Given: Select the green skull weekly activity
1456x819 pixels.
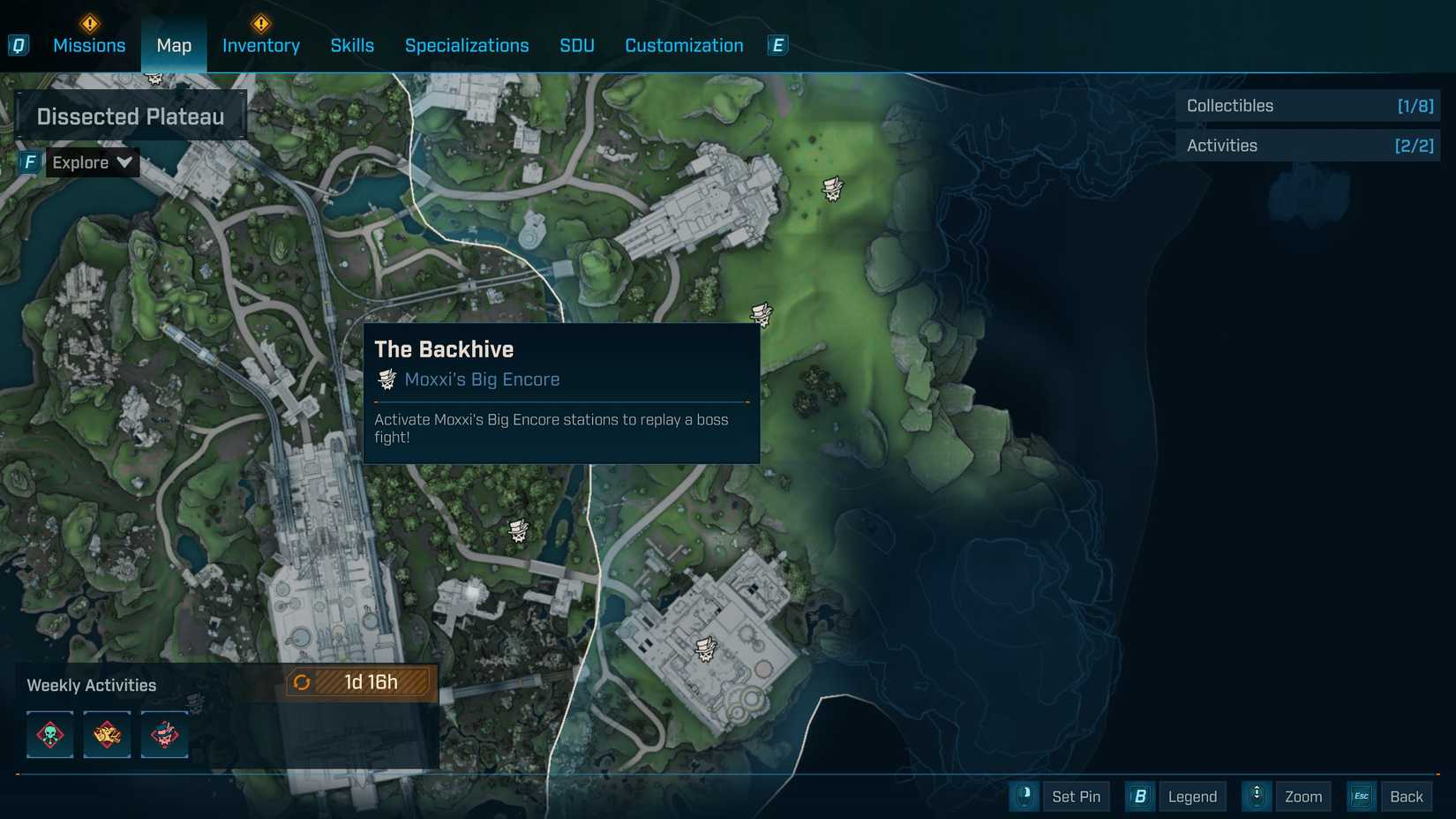Looking at the screenshot, I should [50, 734].
